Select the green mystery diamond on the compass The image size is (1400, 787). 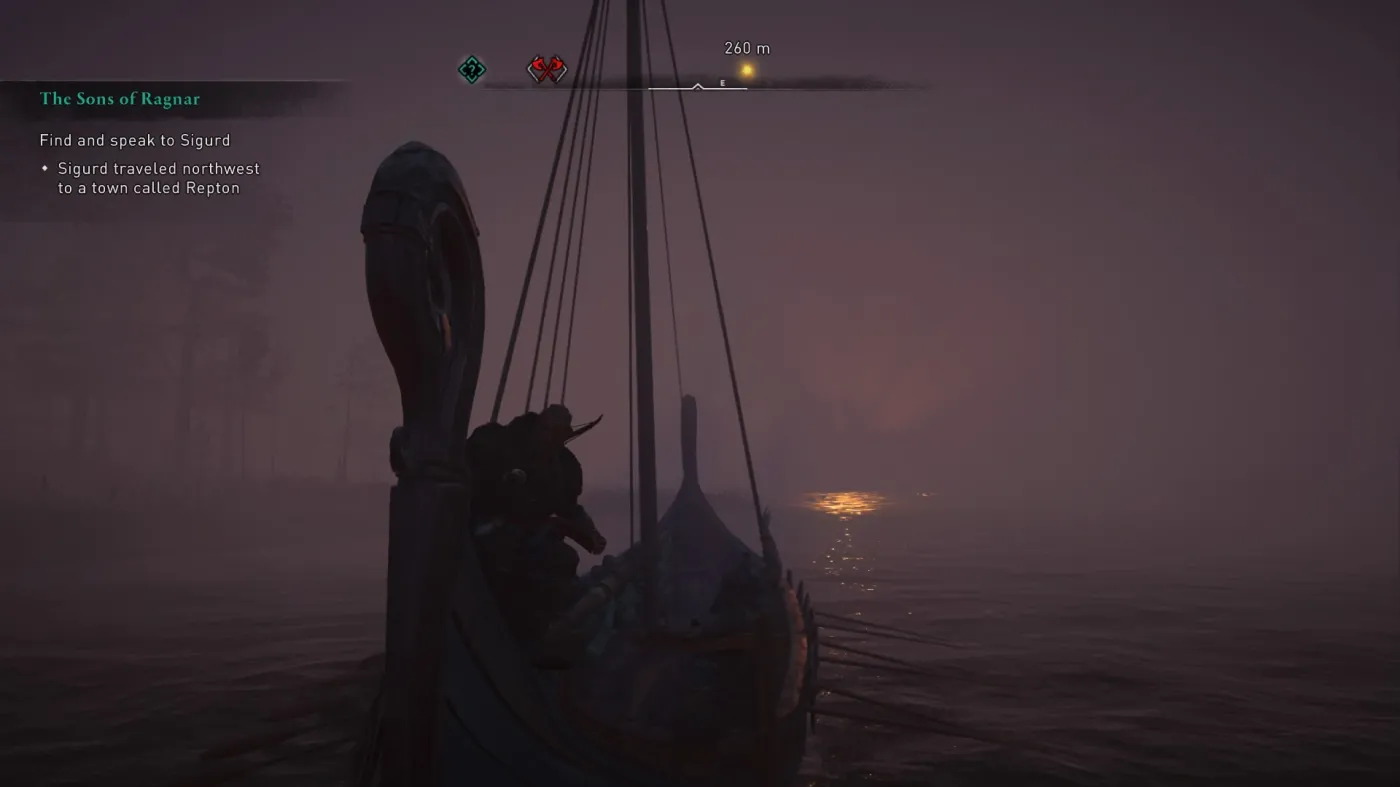click(471, 69)
